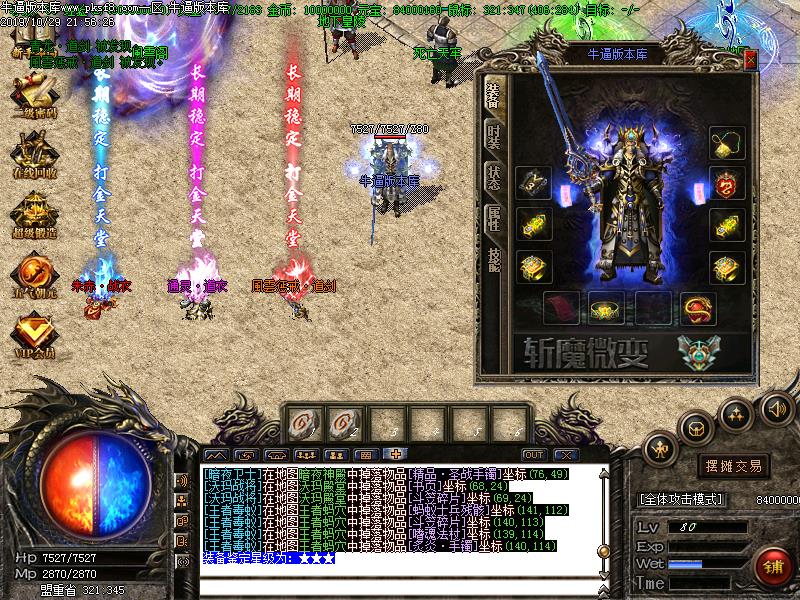Open the 二级密码 secondary password menu
The height and width of the screenshot is (600, 800).
[32, 98]
